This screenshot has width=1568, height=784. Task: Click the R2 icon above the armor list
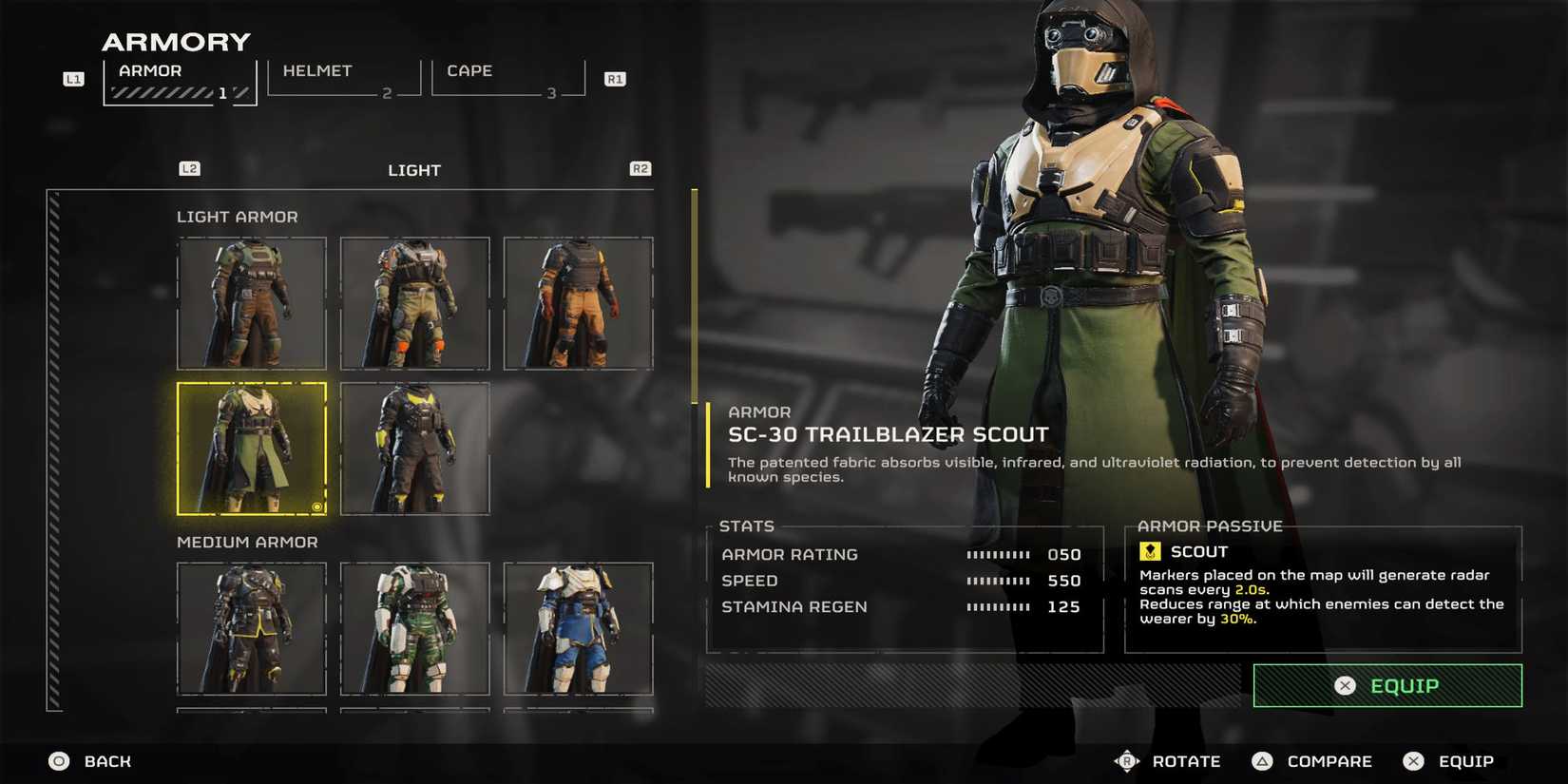[x=640, y=168]
